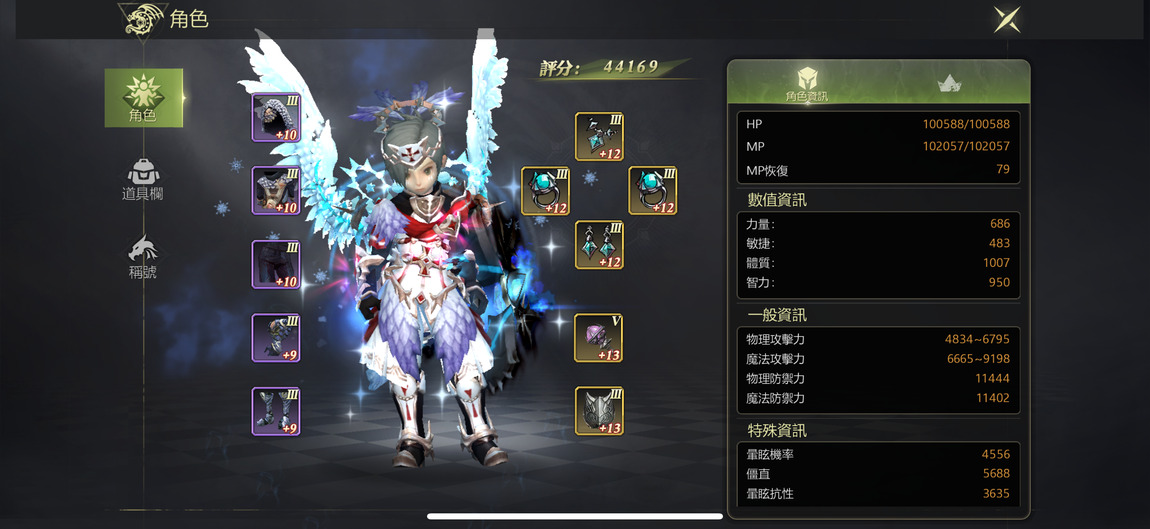The image size is (1150, 529).
Task: Select the 角色 character tab
Action: pos(144,98)
